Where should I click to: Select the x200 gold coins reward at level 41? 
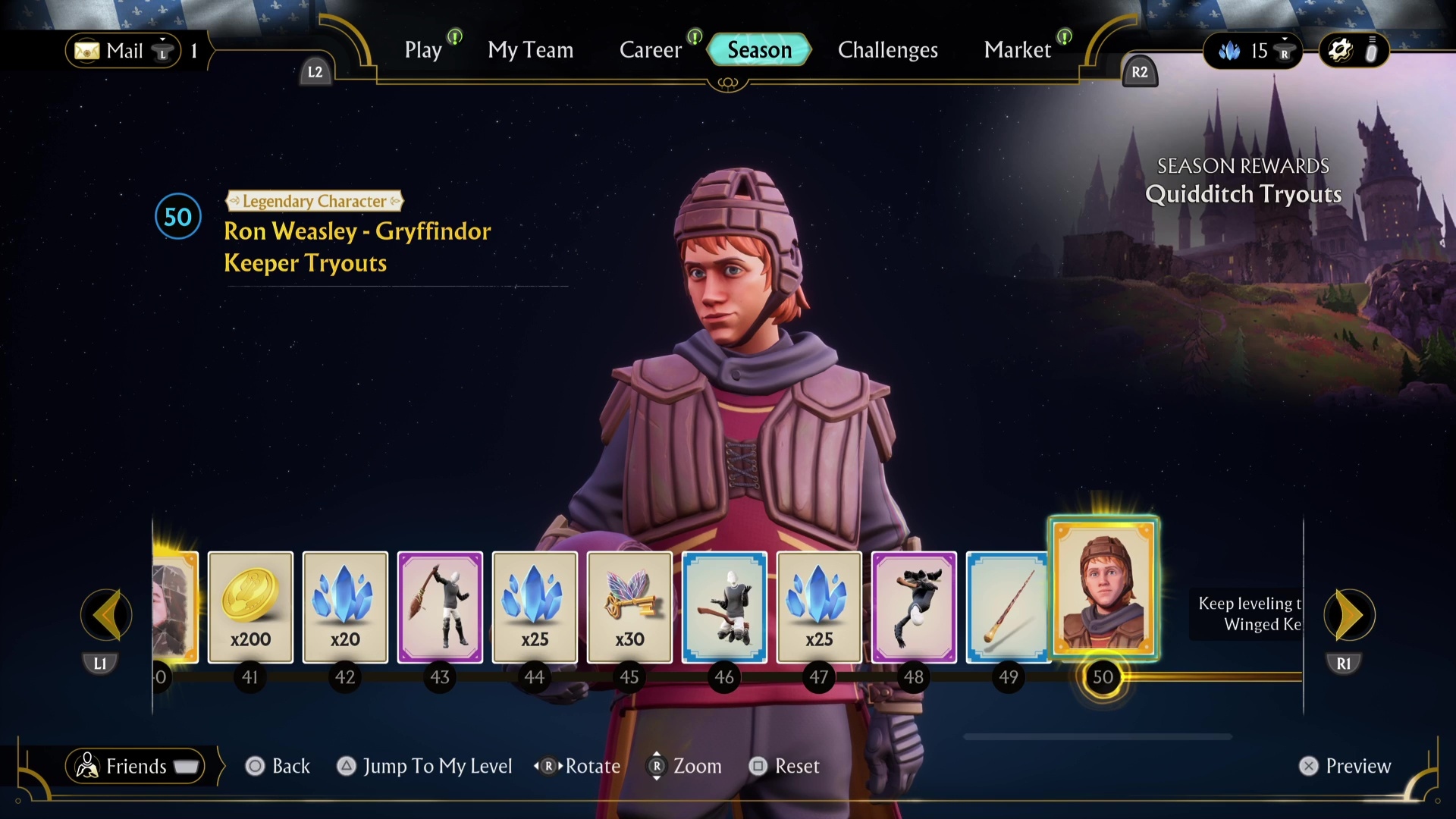(250, 607)
